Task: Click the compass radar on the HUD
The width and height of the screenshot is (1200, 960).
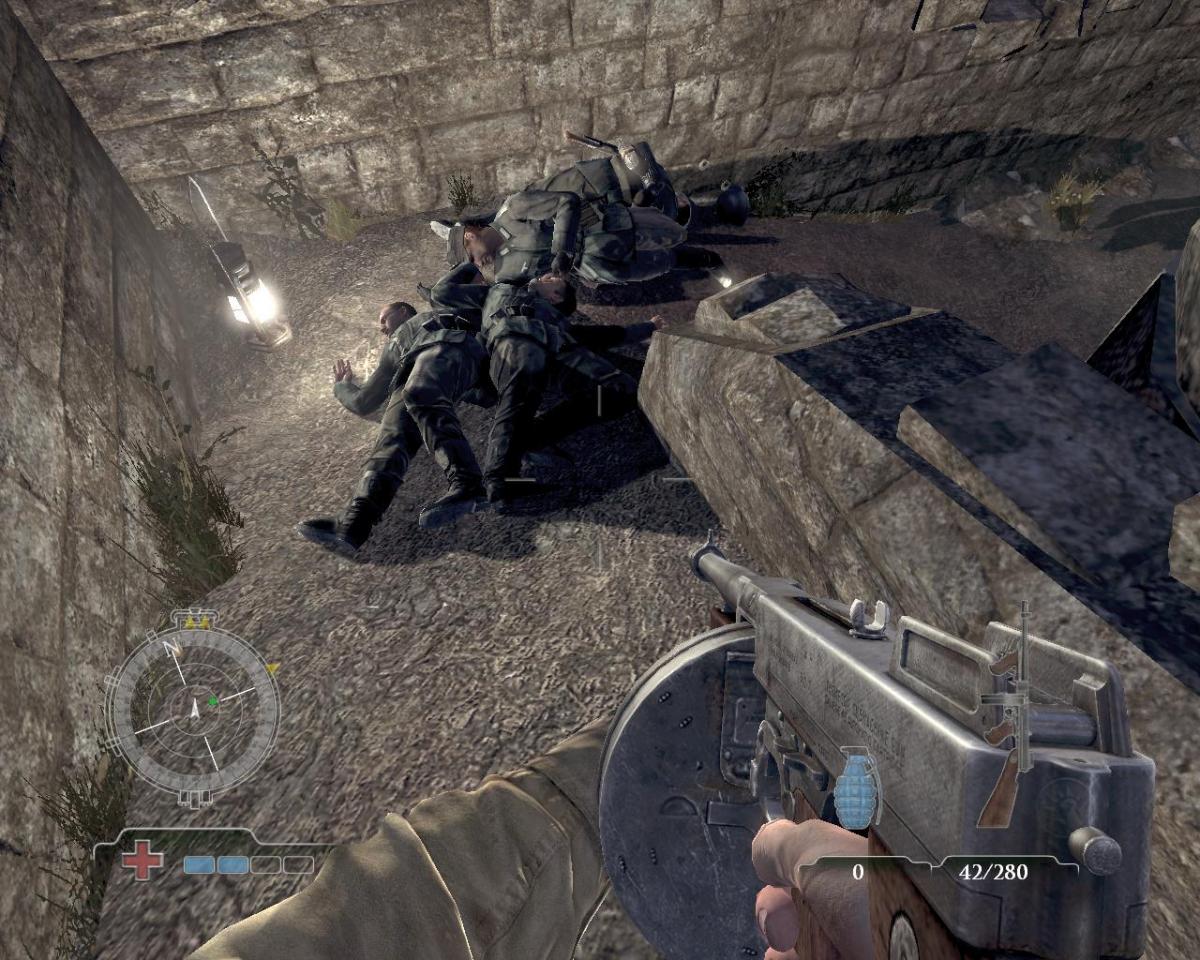Action: click(193, 707)
